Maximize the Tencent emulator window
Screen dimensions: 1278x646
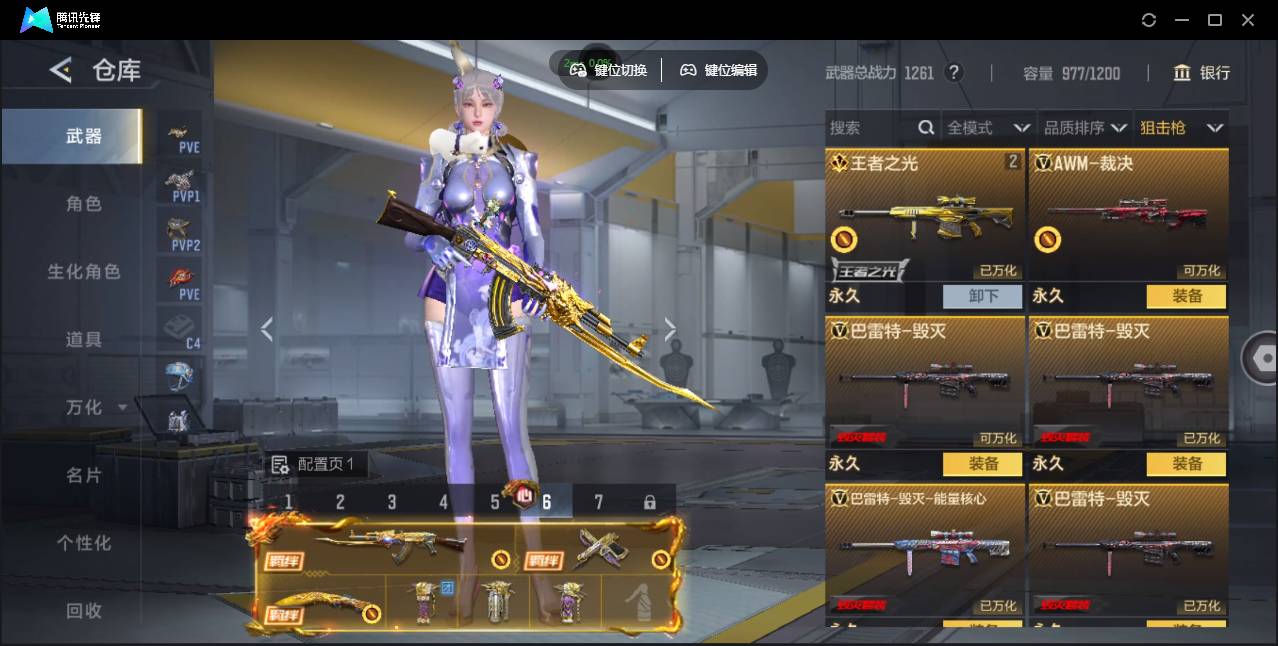(1215, 20)
